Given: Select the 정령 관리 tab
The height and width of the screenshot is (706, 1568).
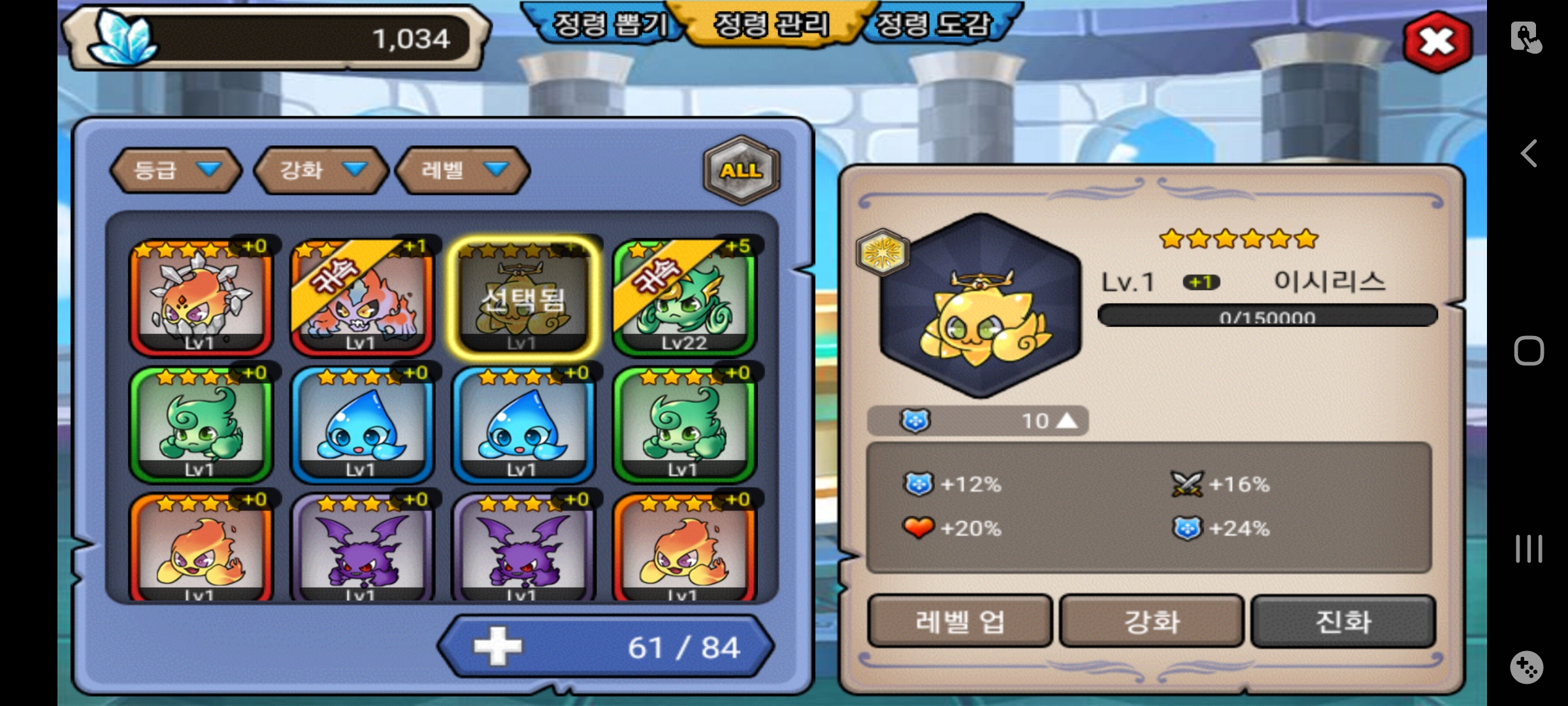Looking at the screenshot, I should click(x=772, y=25).
